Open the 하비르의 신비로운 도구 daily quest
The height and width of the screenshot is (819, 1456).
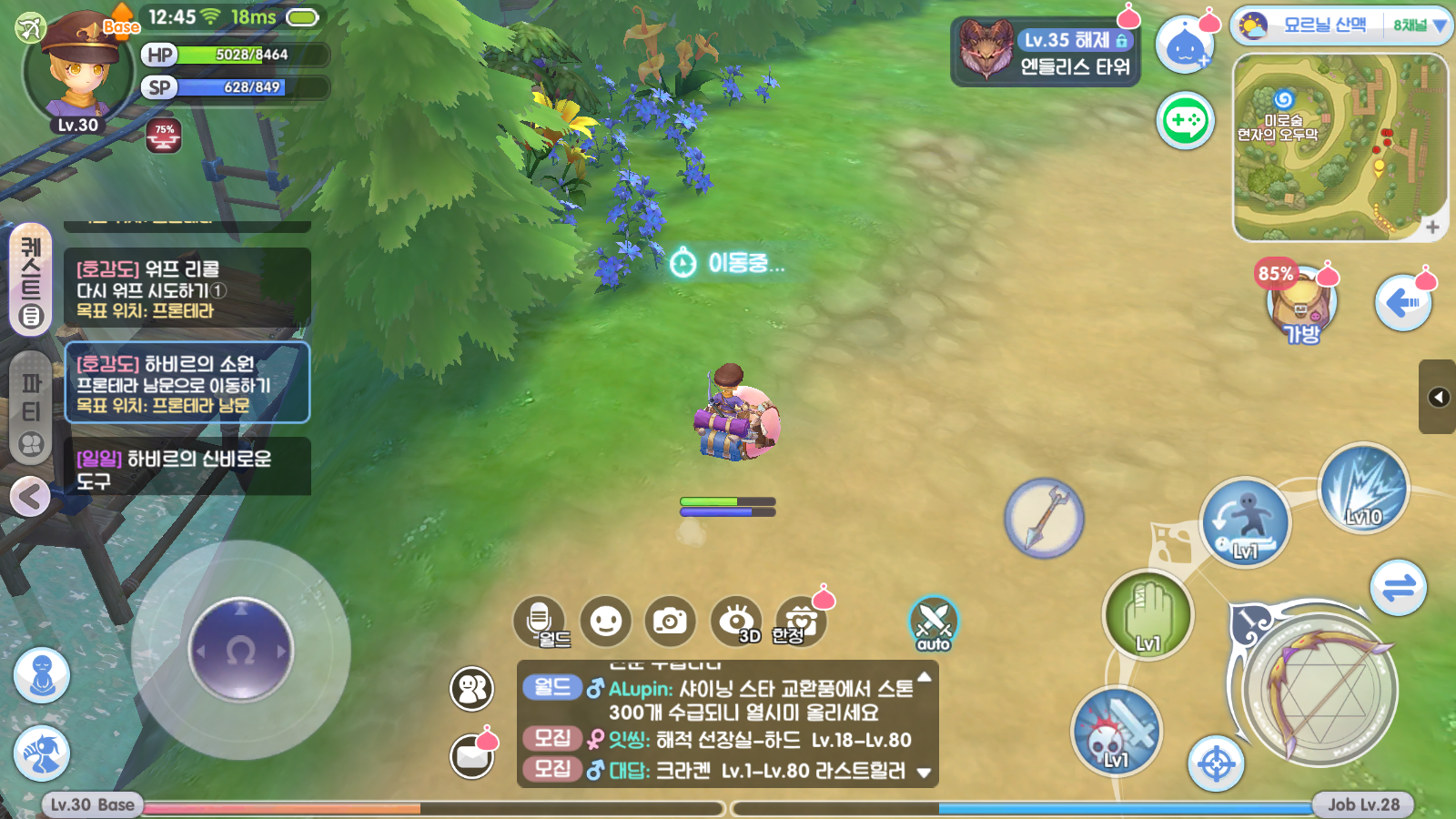pyautogui.click(x=187, y=468)
